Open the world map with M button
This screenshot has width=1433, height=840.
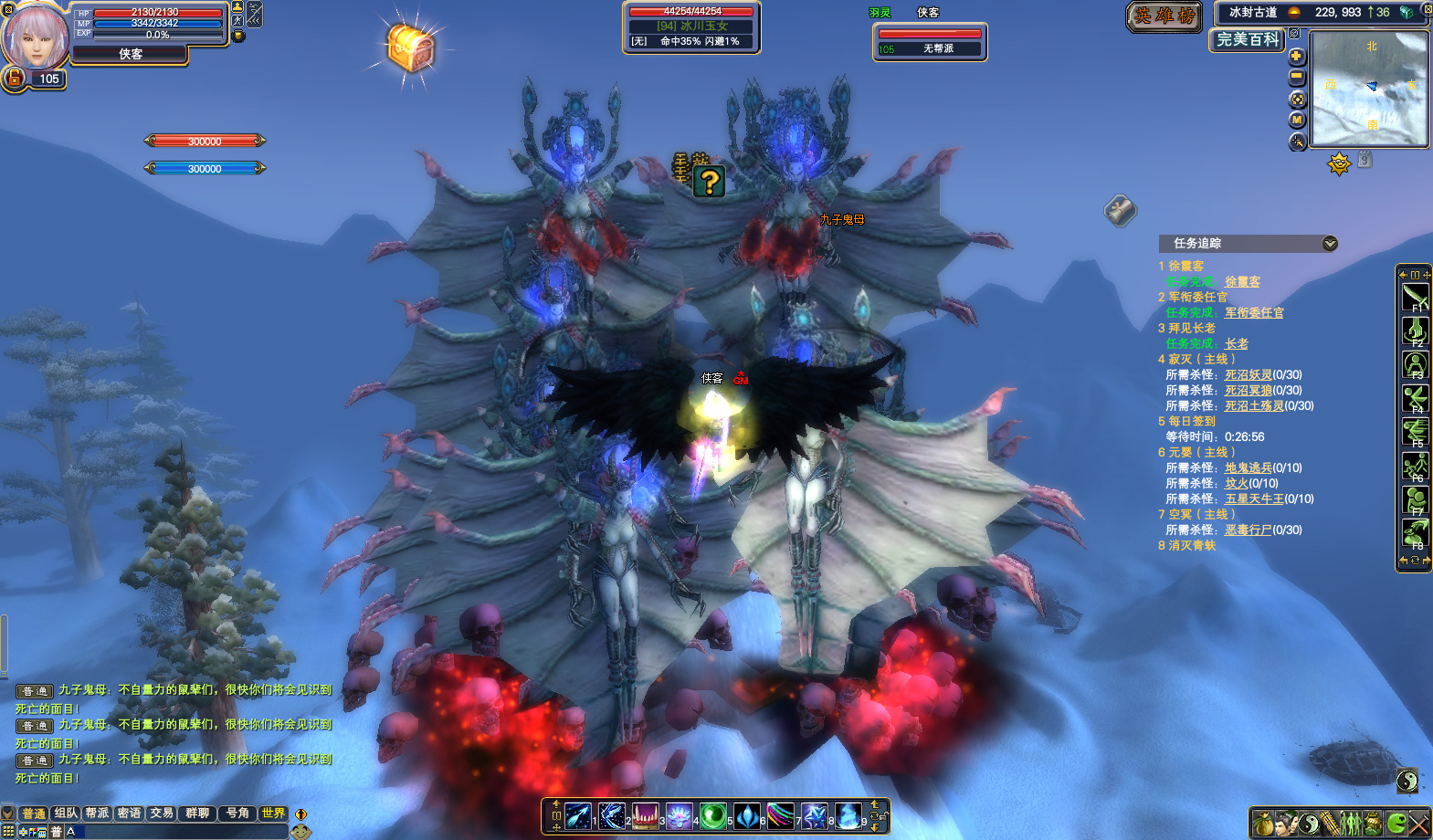(x=1297, y=120)
